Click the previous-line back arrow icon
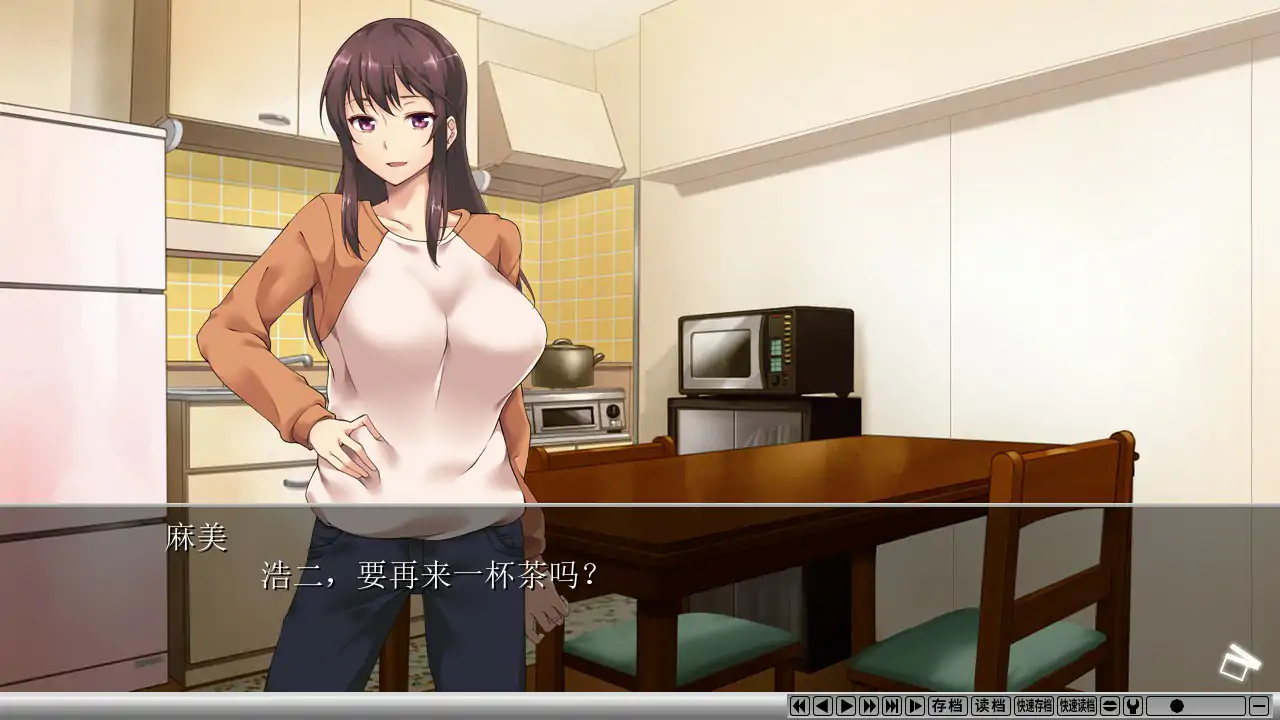The width and height of the screenshot is (1280, 720). [824, 708]
